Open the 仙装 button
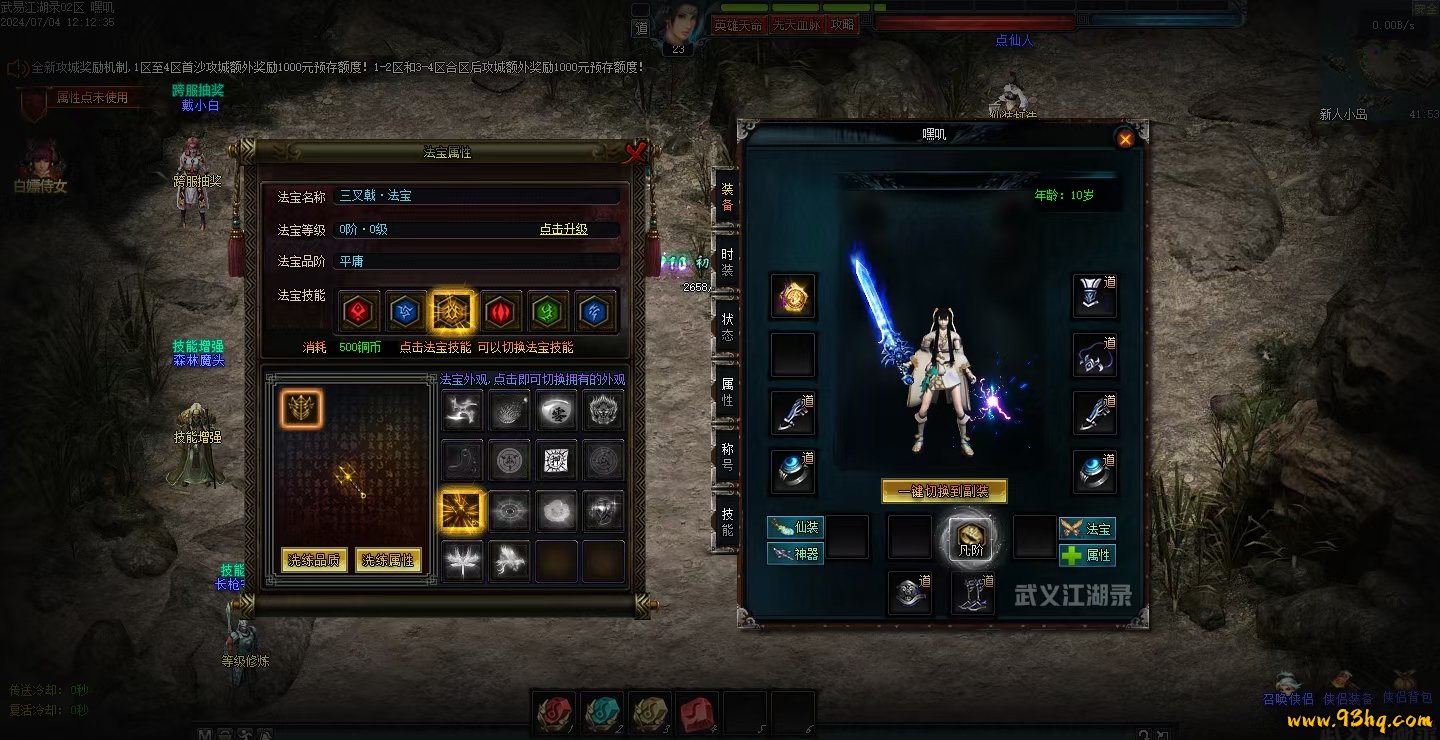Viewport: 1440px width, 740px height. click(x=796, y=527)
